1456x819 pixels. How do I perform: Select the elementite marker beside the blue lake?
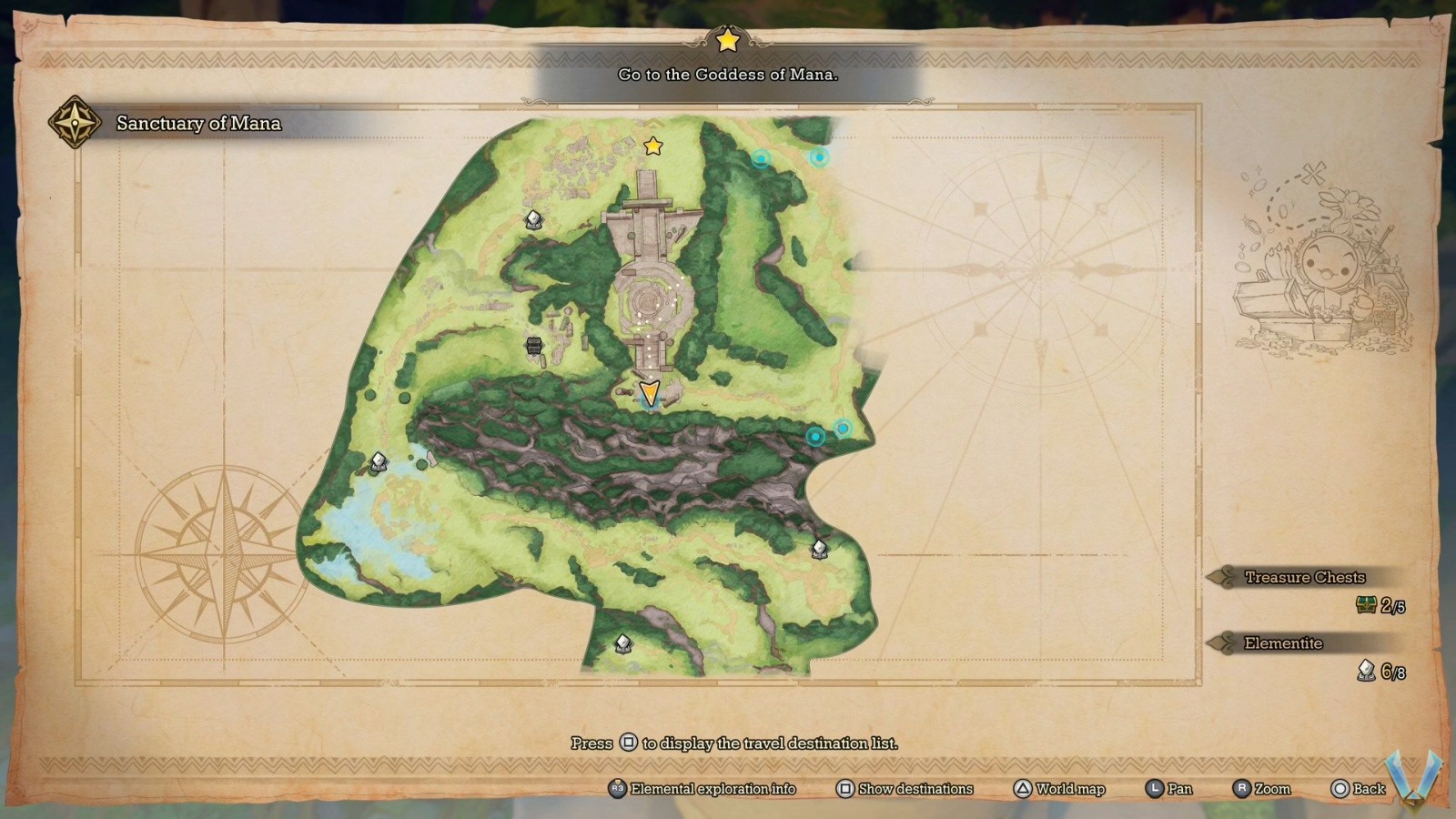(x=379, y=462)
